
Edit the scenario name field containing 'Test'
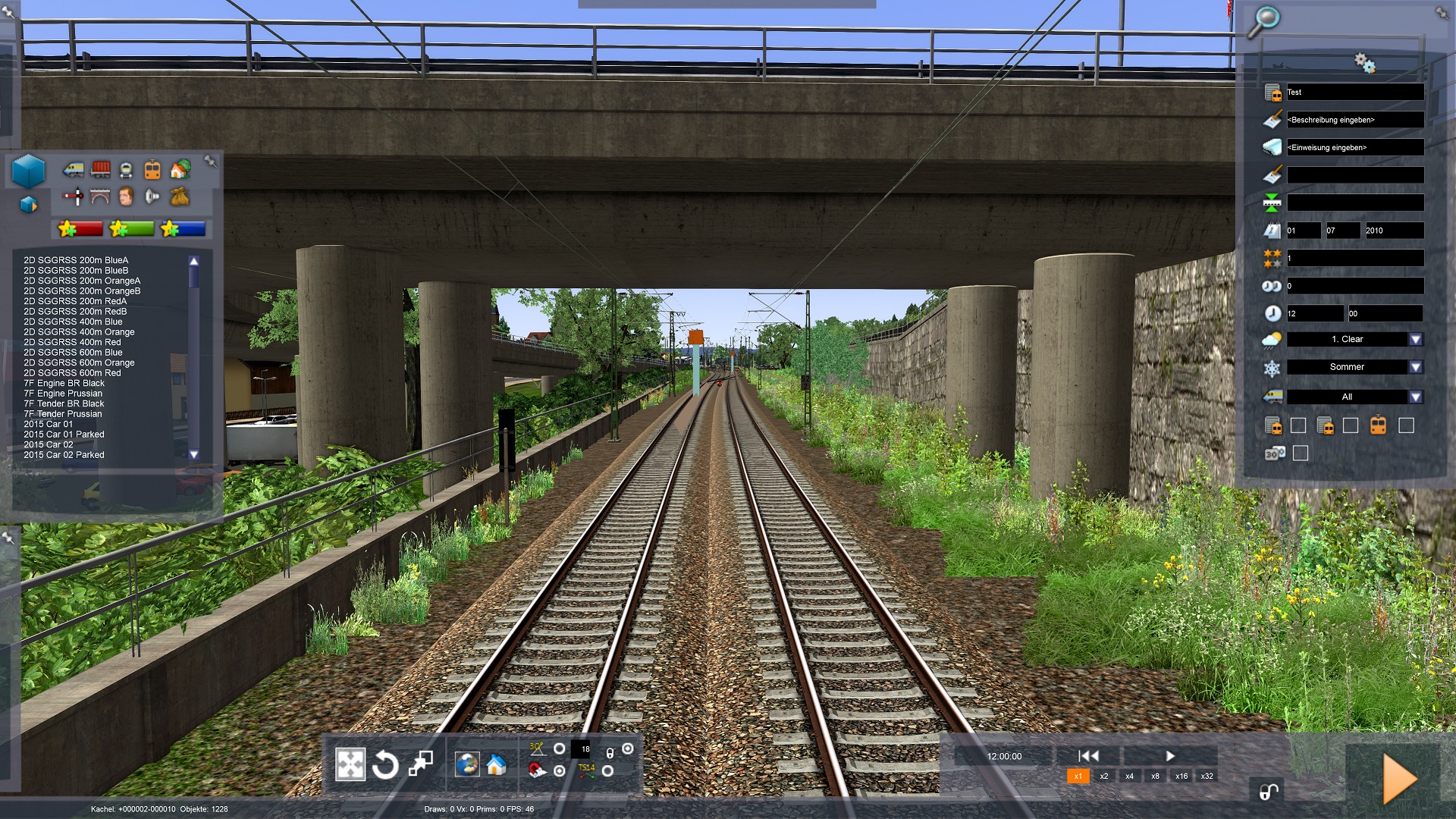[1354, 93]
